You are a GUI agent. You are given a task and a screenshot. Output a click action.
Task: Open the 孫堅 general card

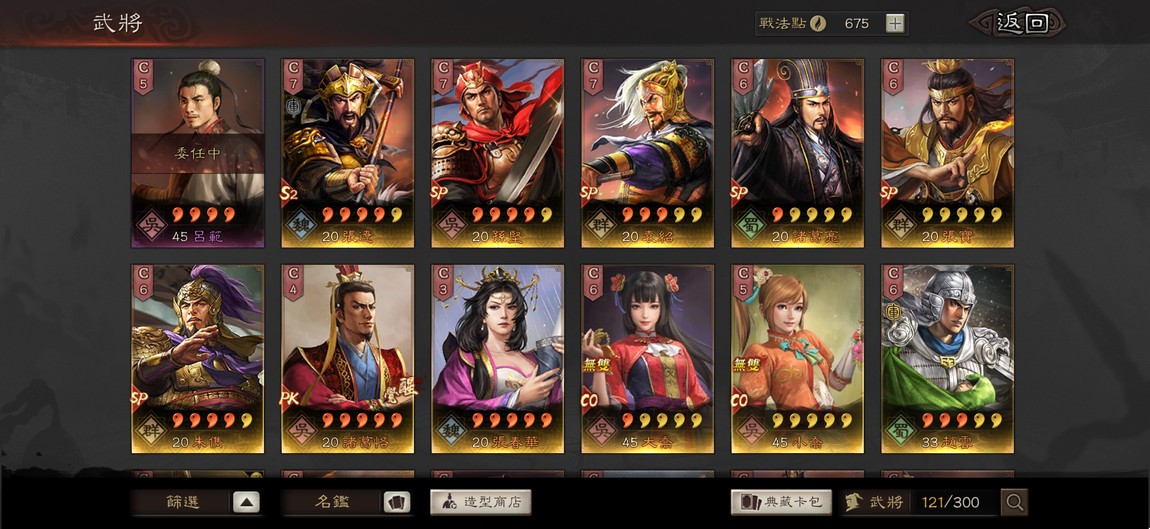tap(498, 152)
